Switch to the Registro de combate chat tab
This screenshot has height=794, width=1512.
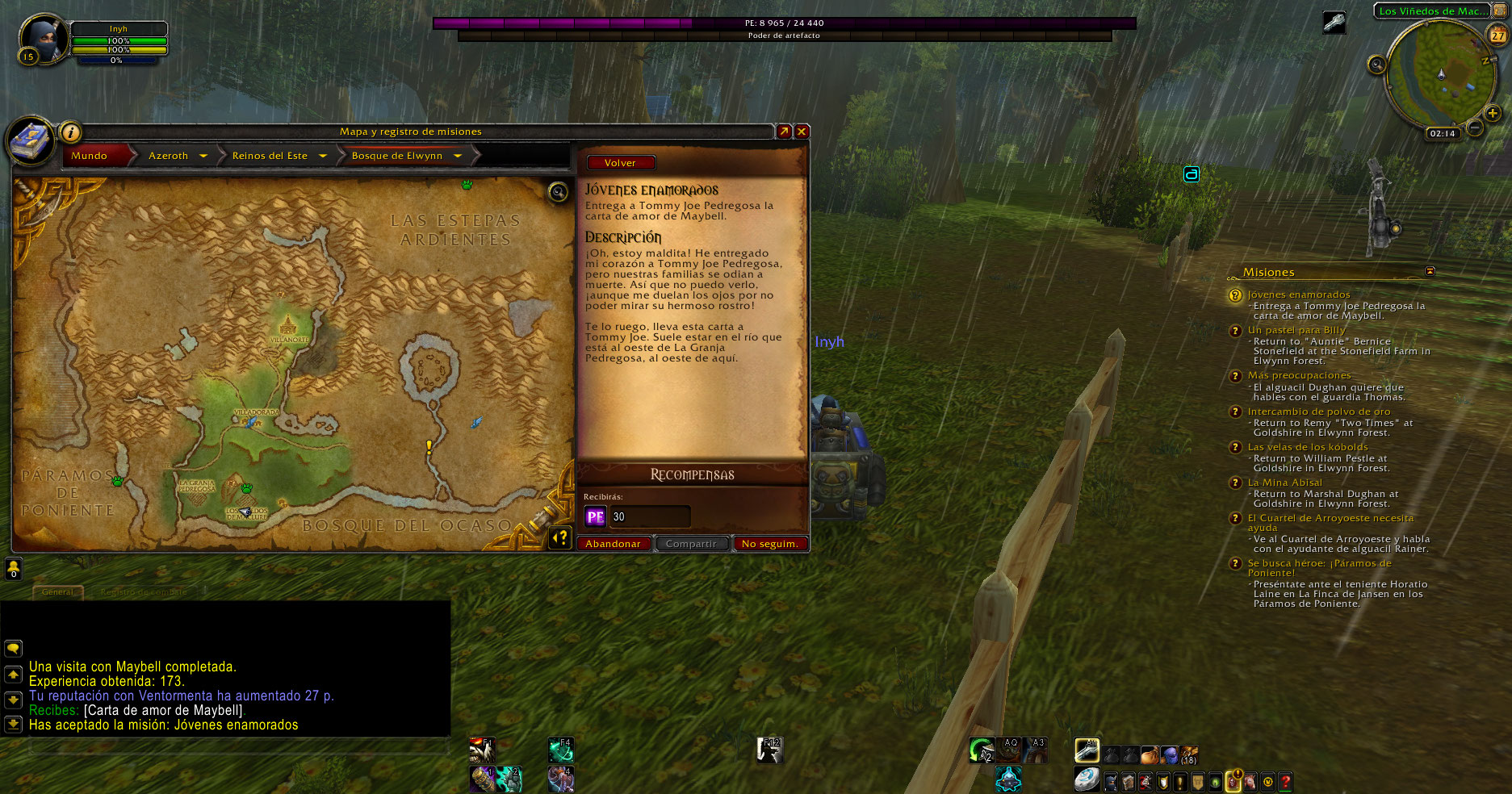pos(142,592)
